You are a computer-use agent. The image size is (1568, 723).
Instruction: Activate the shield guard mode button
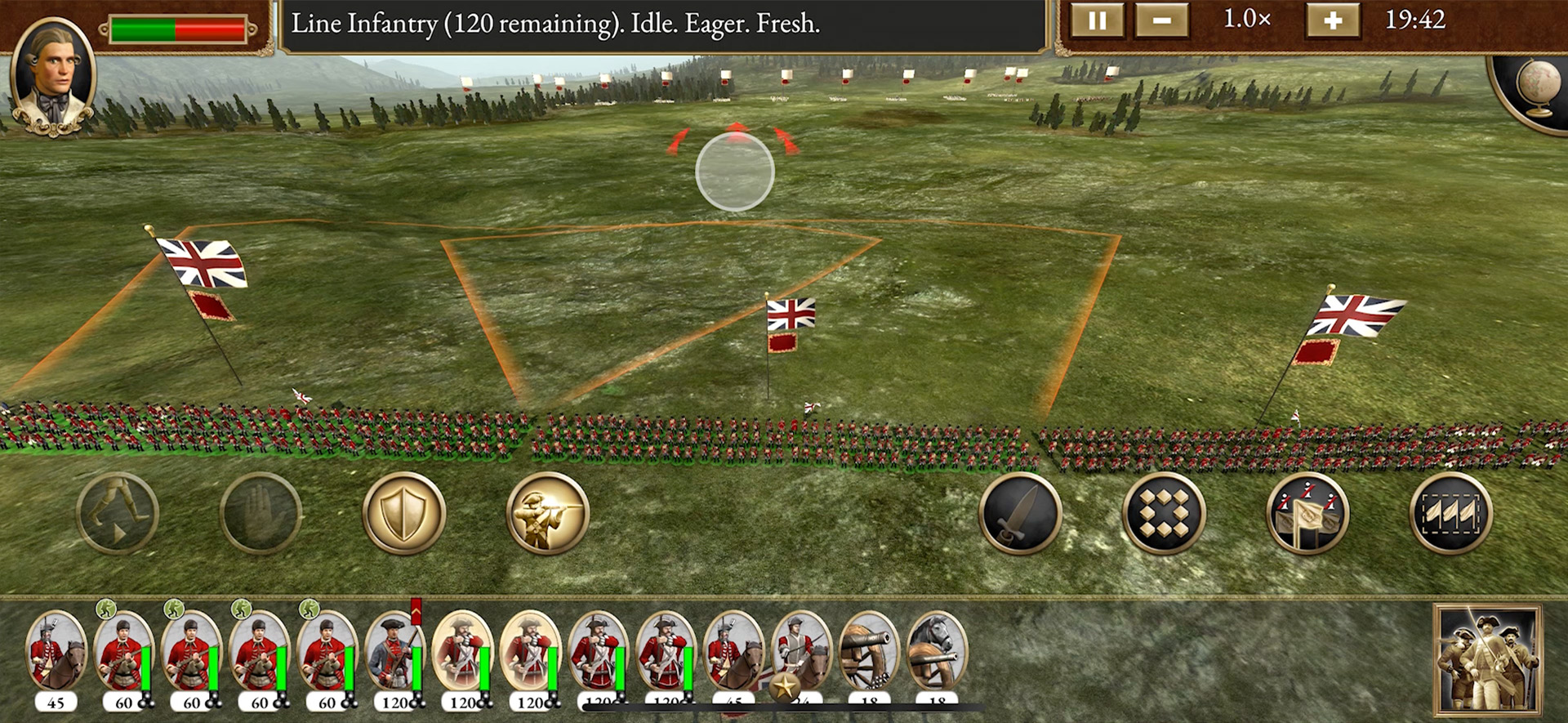(403, 513)
